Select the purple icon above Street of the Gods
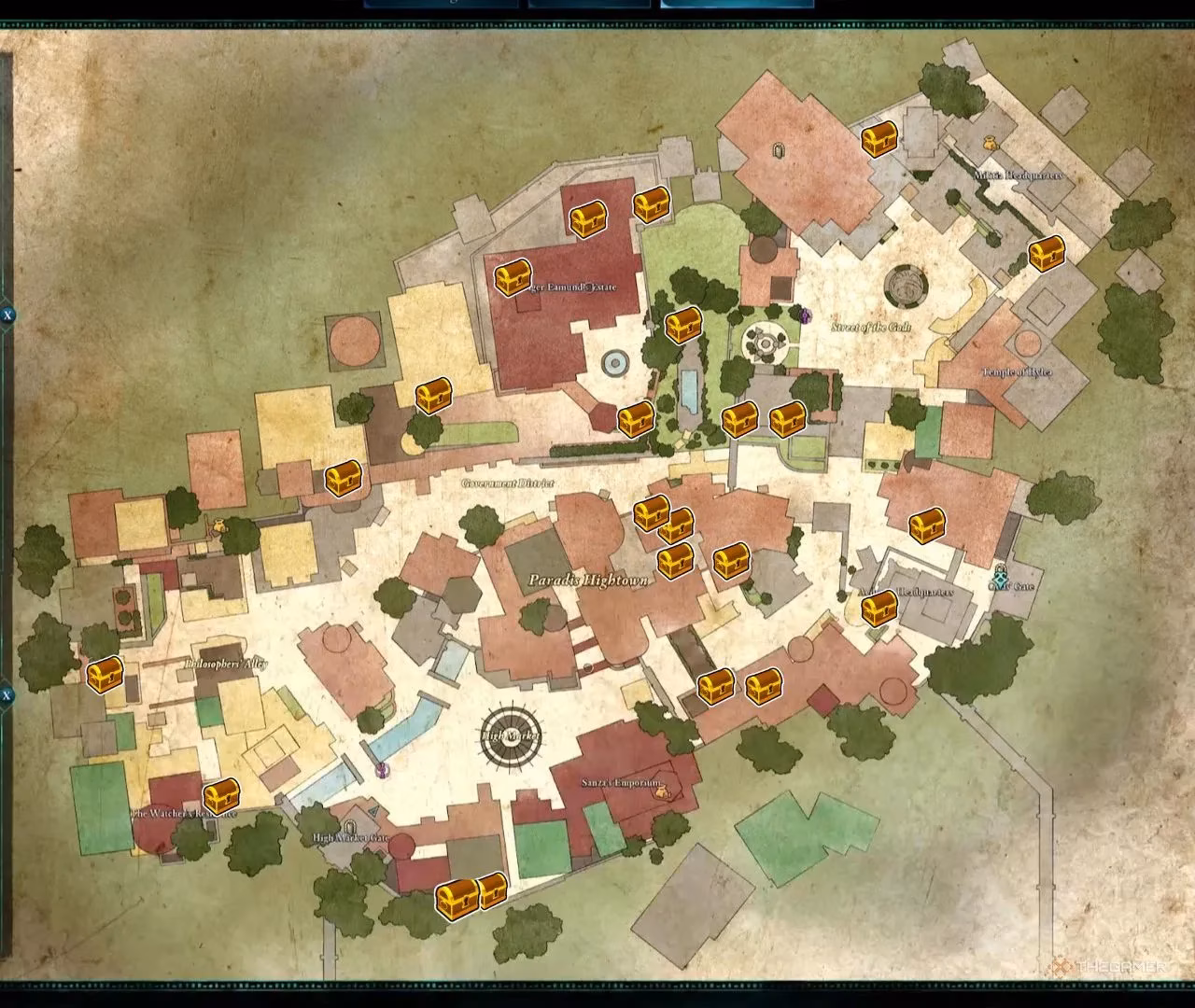The height and width of the screenshot is (1008, 1195). click(x=803, y=315)
